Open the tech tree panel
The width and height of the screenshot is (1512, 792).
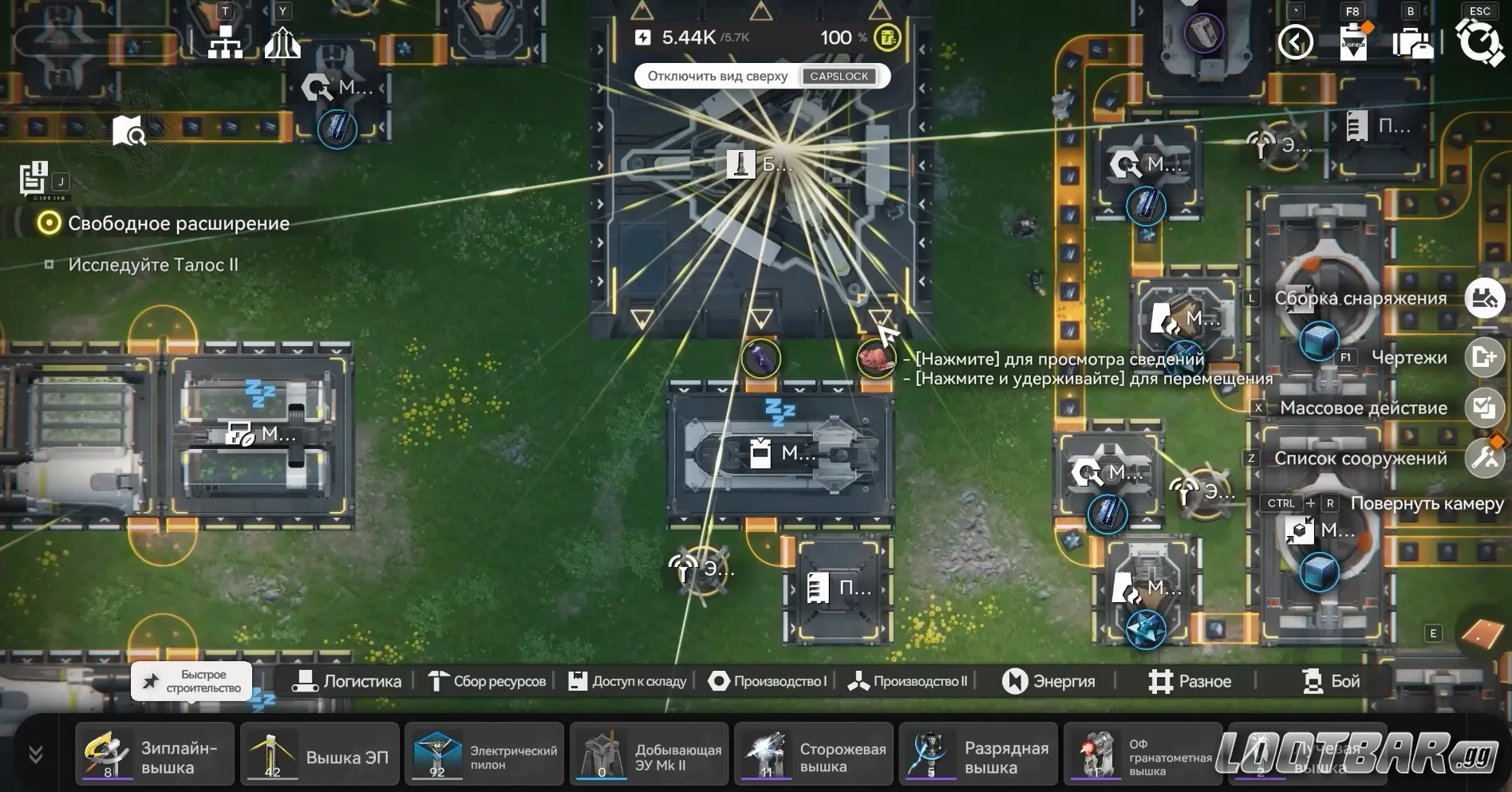point(224,41)
